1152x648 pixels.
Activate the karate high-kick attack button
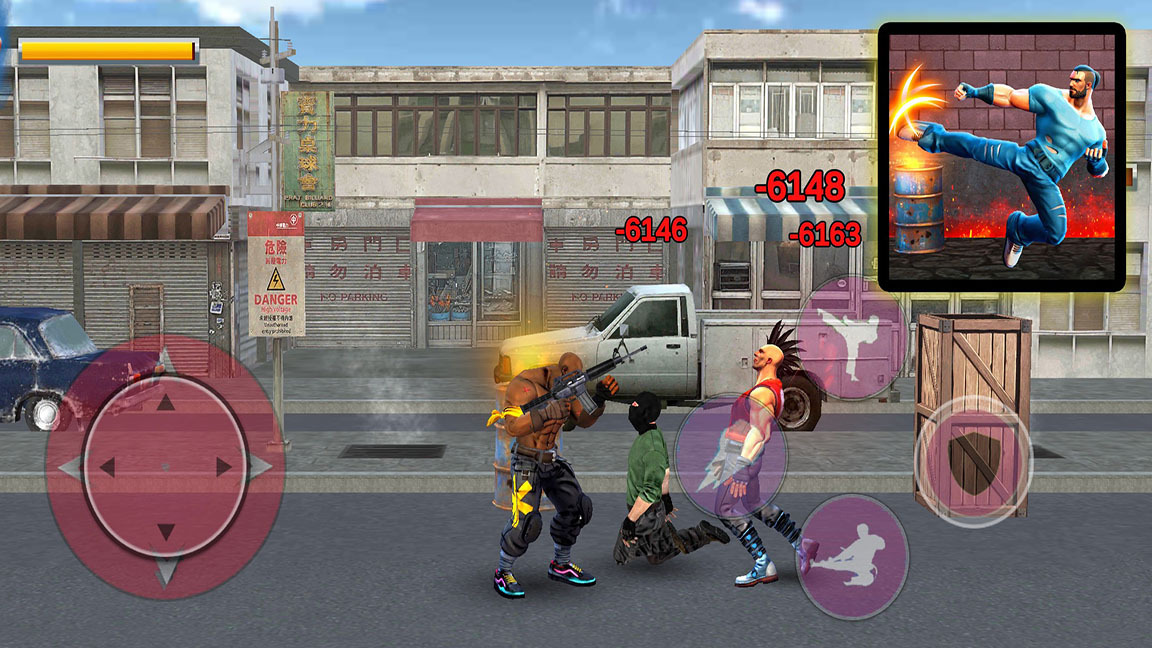point(852,338)
